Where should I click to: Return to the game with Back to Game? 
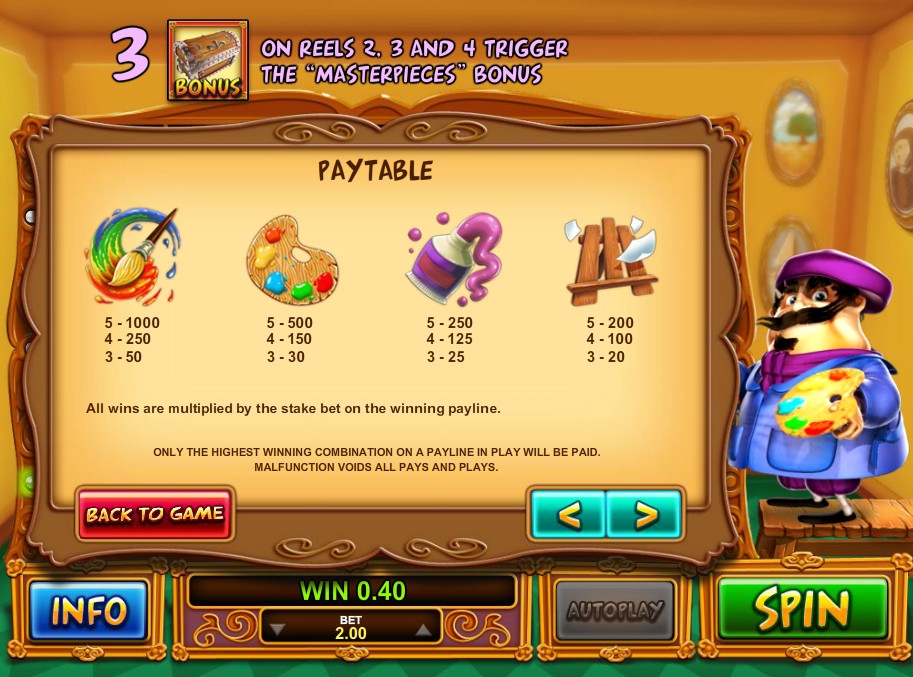(x=155, y=514)
